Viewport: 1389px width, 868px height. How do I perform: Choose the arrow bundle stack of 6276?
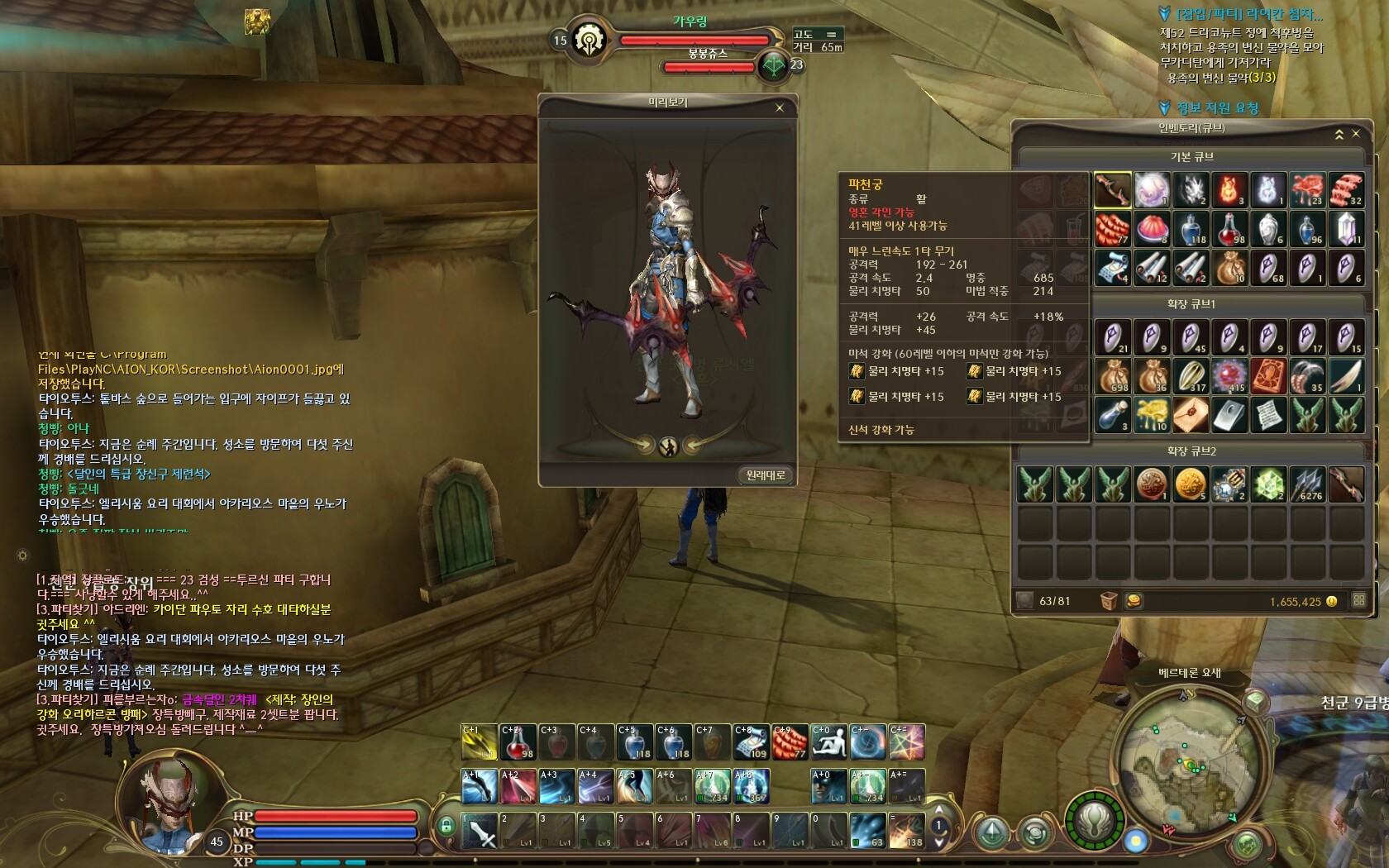click(1307, 484)
